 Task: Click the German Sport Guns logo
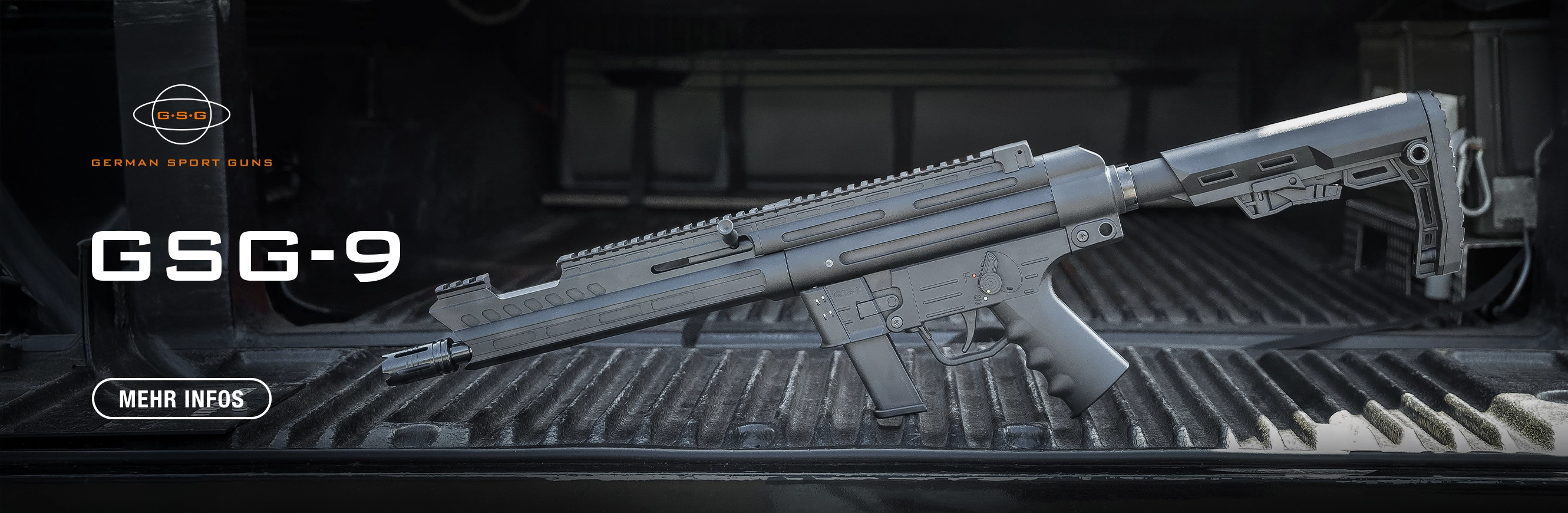[181, 125]
